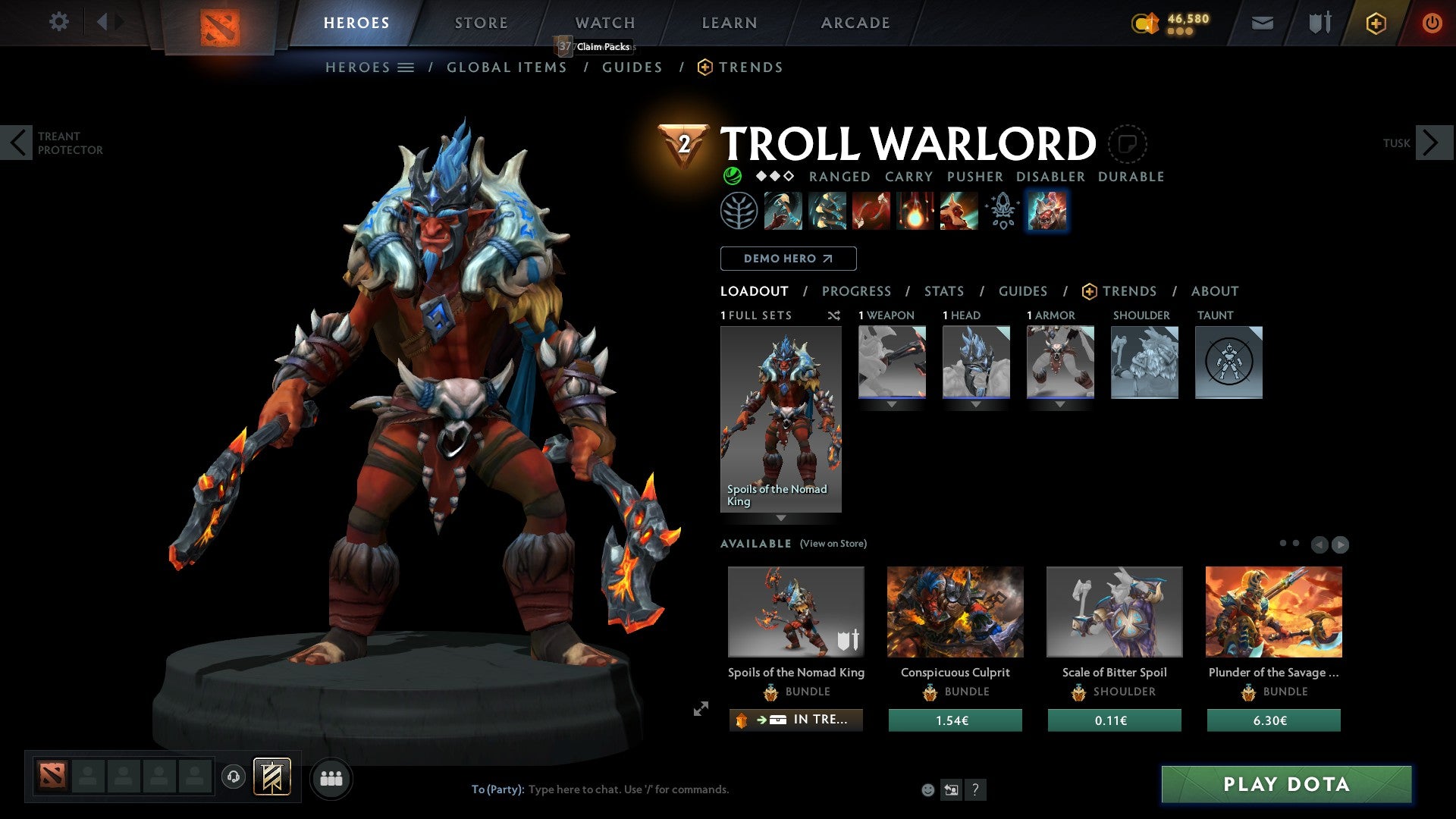Open Dota Plus hexagon icon in top bar
The width and height of the screenshot is (1456, 819).
tap(1375, 23)
